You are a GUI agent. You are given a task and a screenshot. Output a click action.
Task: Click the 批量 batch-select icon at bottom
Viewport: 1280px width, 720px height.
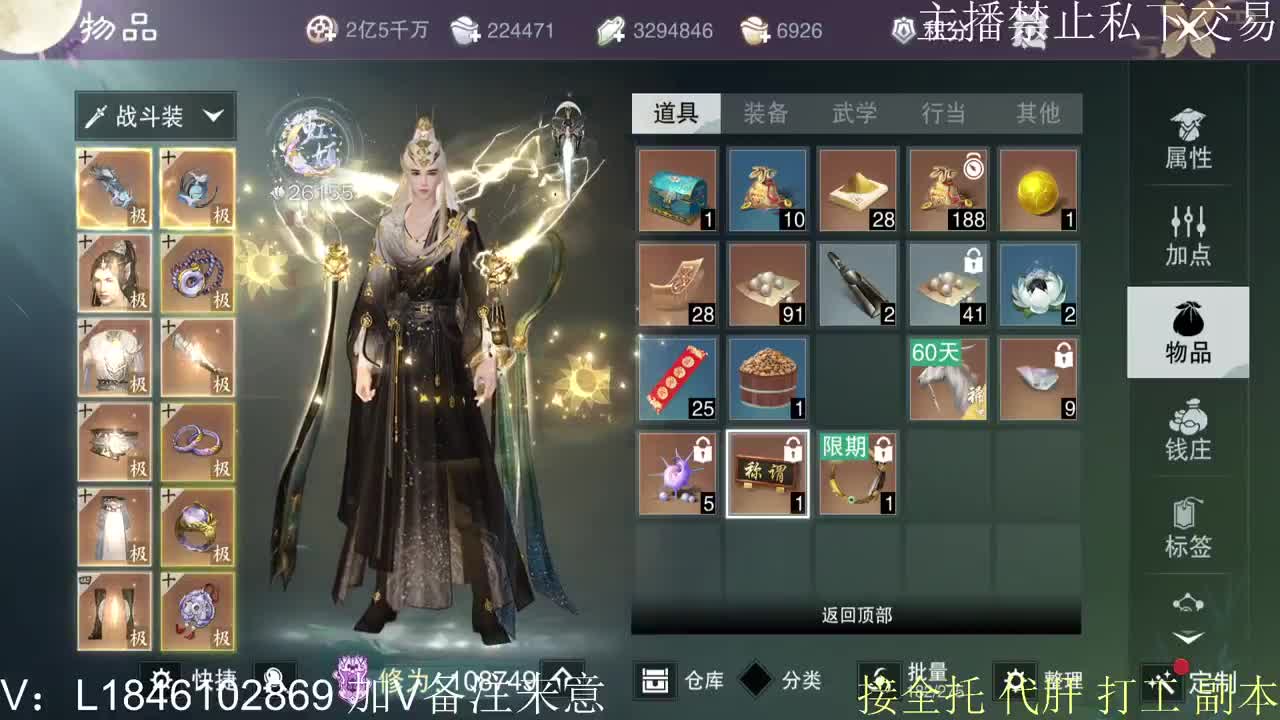click(880, 678)
